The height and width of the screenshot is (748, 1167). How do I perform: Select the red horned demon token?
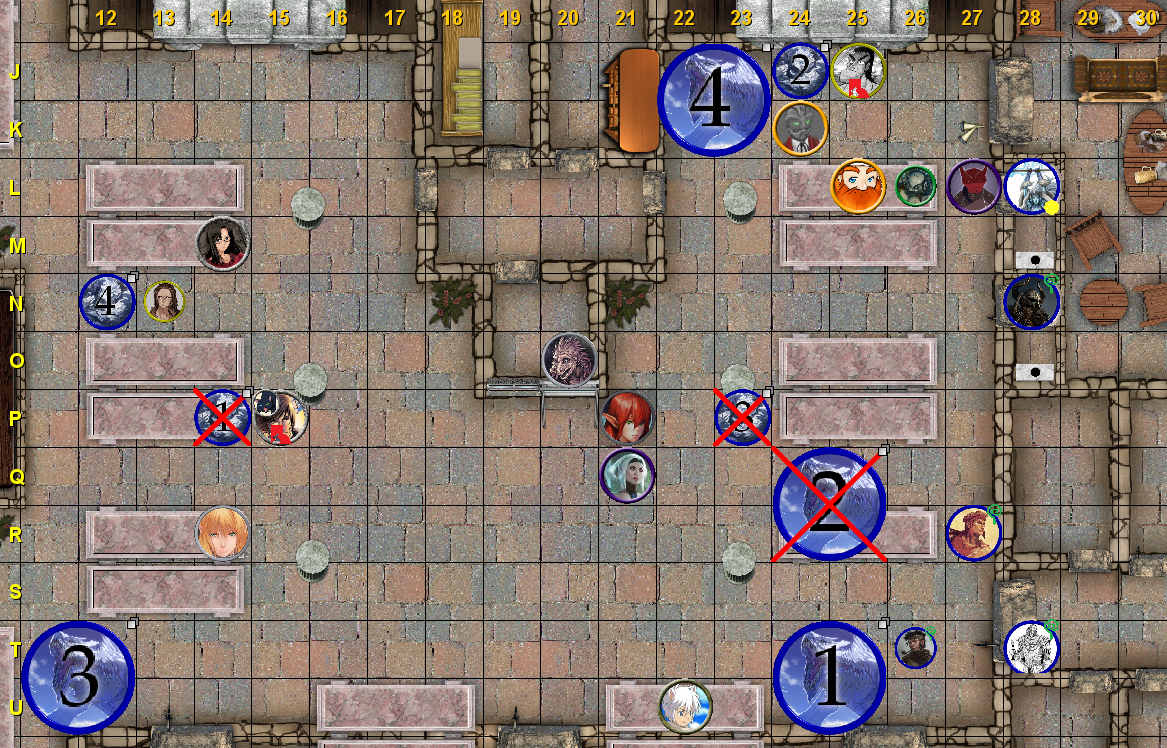pyautogui.click(x=973, y=187)
